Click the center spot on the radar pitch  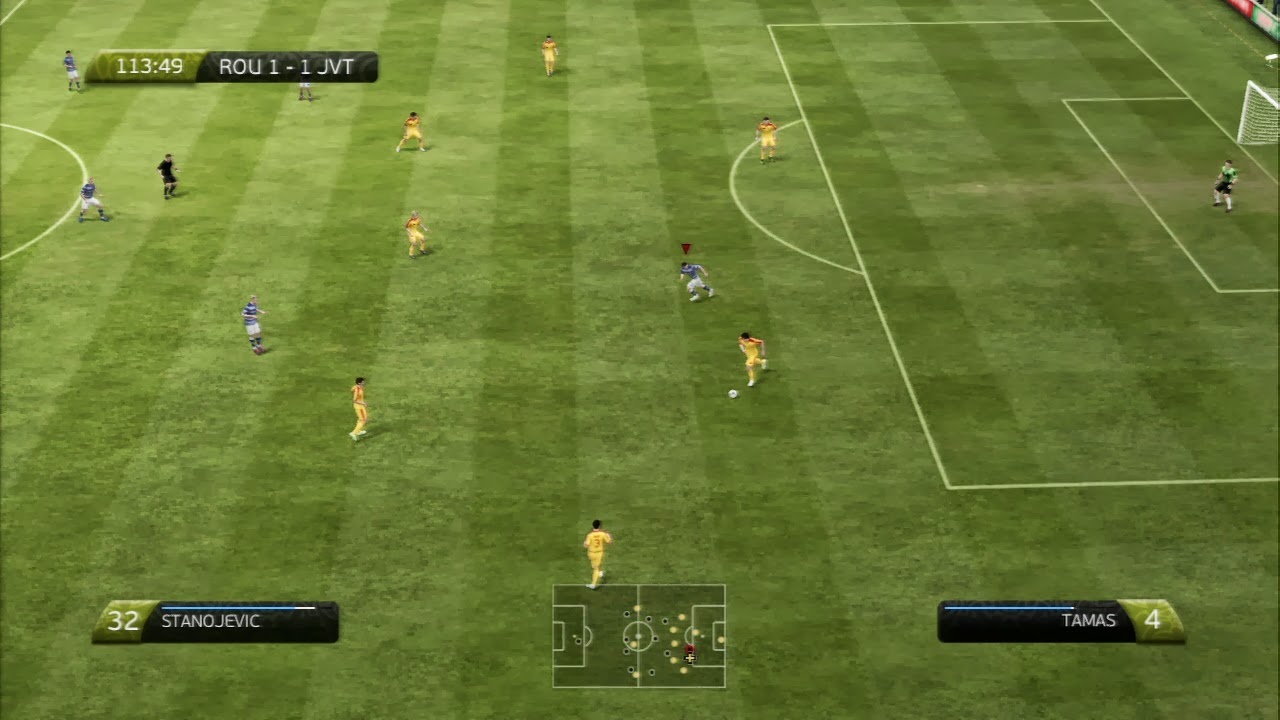(x=638, y=636)
